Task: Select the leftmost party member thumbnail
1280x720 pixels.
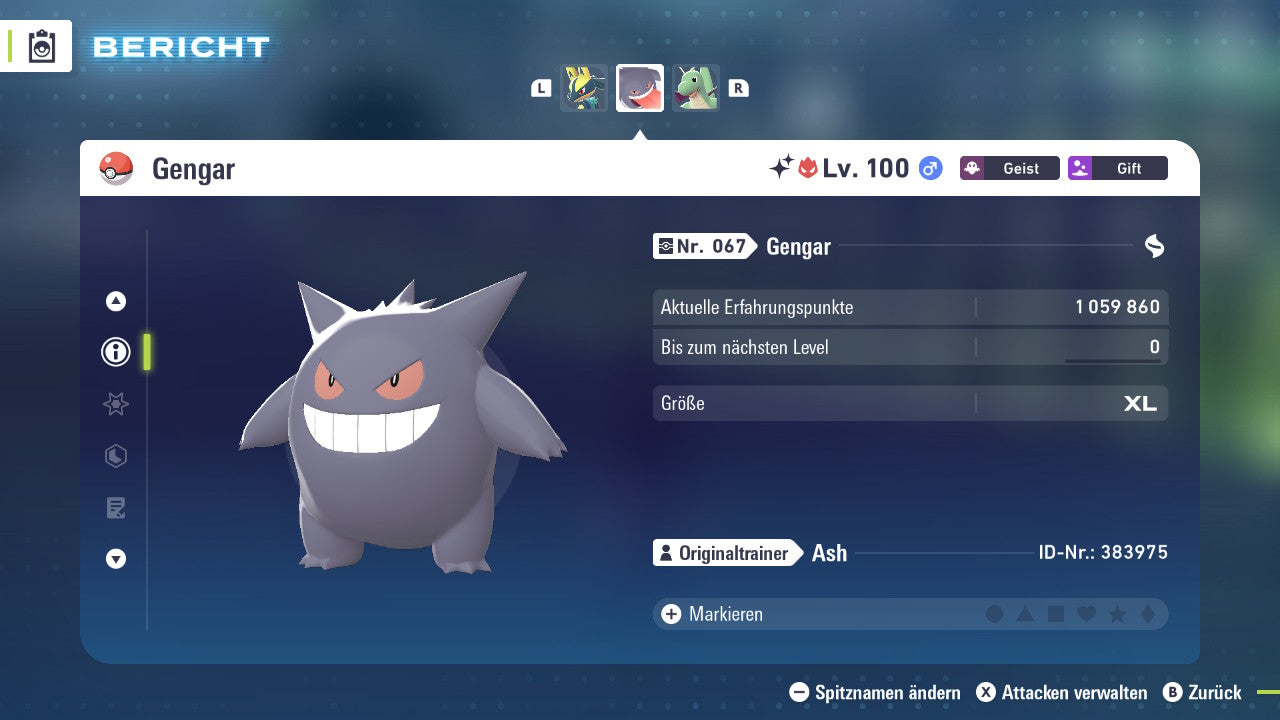Action: click(x=585, y=88)
